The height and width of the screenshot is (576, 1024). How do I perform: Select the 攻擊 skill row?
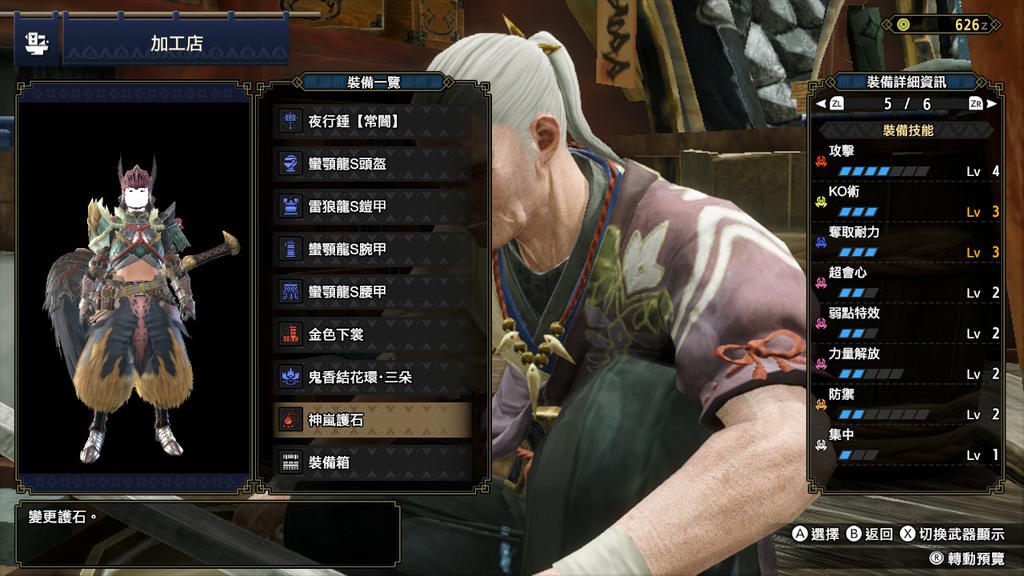(x=907, y=161)
